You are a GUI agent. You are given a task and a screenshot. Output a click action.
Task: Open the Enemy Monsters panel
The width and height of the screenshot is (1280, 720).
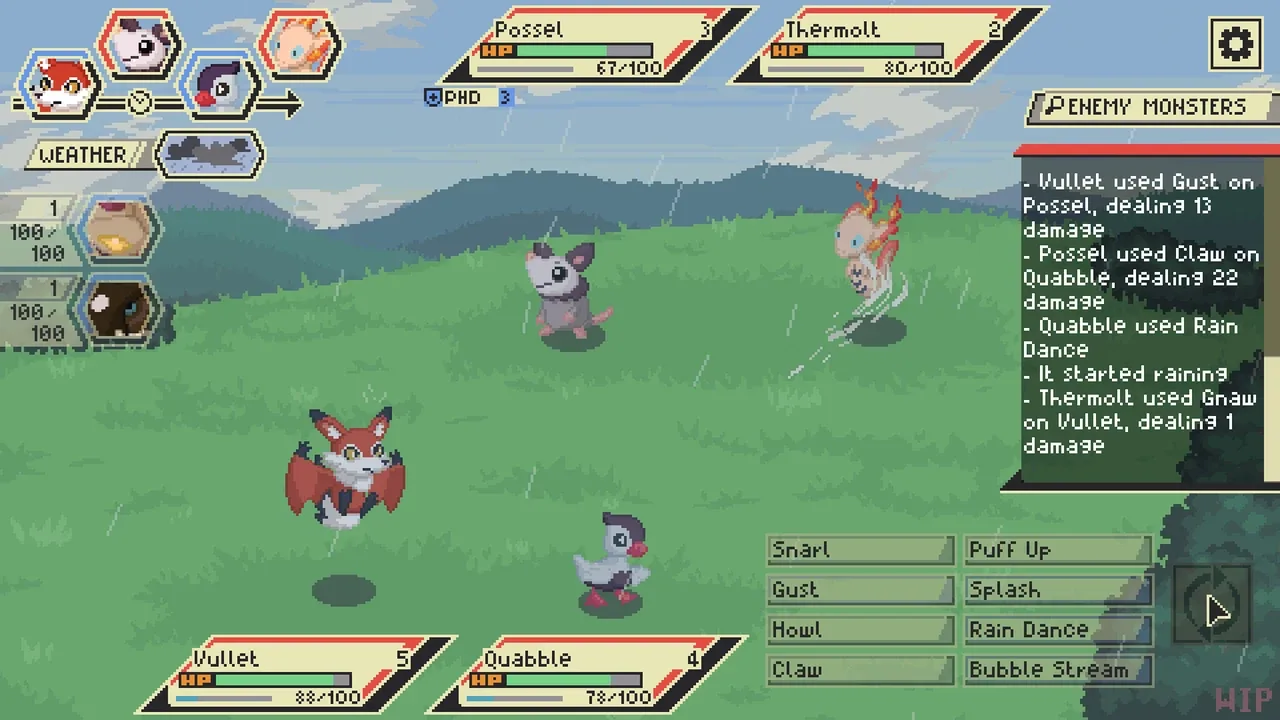click(x=1150, y=107)
